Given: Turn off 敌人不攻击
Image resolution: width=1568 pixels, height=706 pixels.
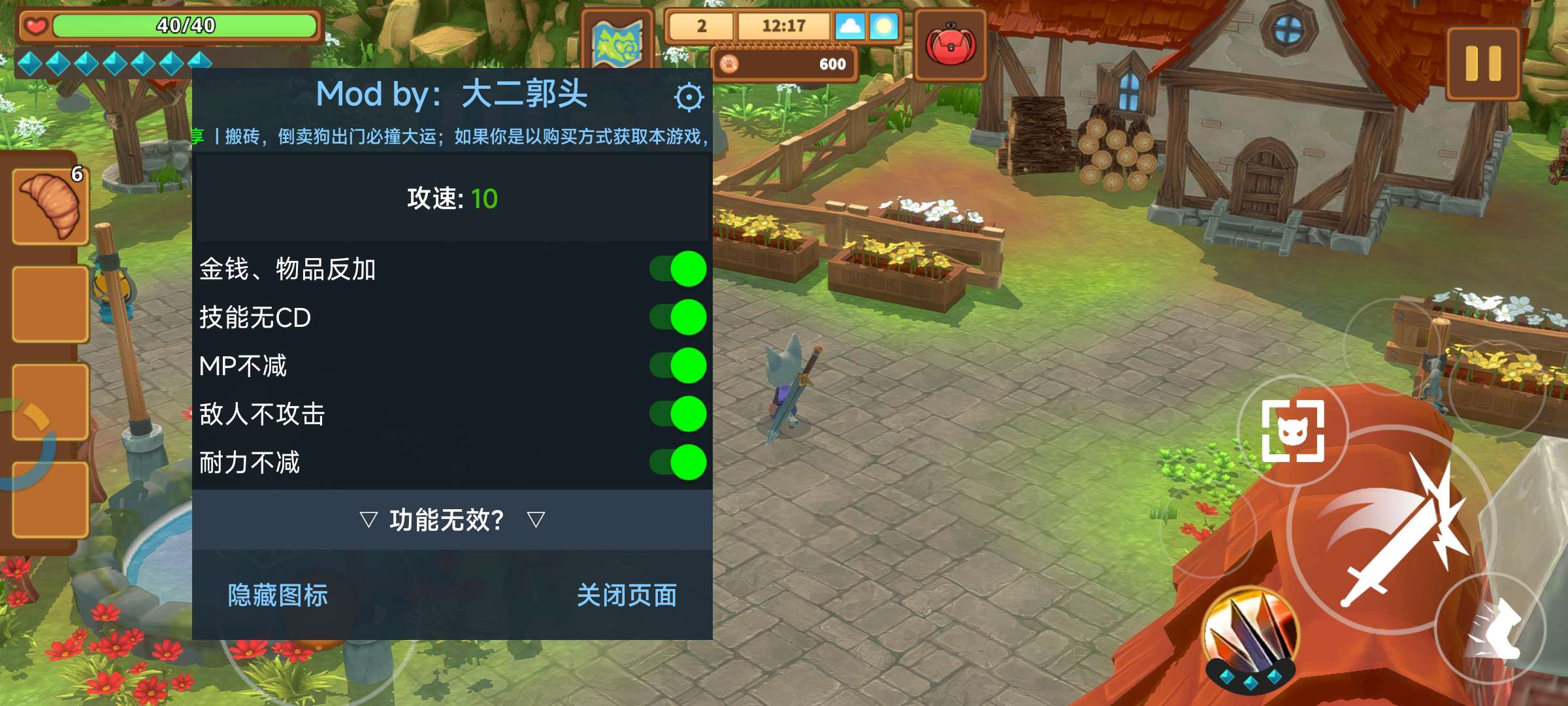Looking at the screenshot, I should pyautogui.click(x=679, y=414).
